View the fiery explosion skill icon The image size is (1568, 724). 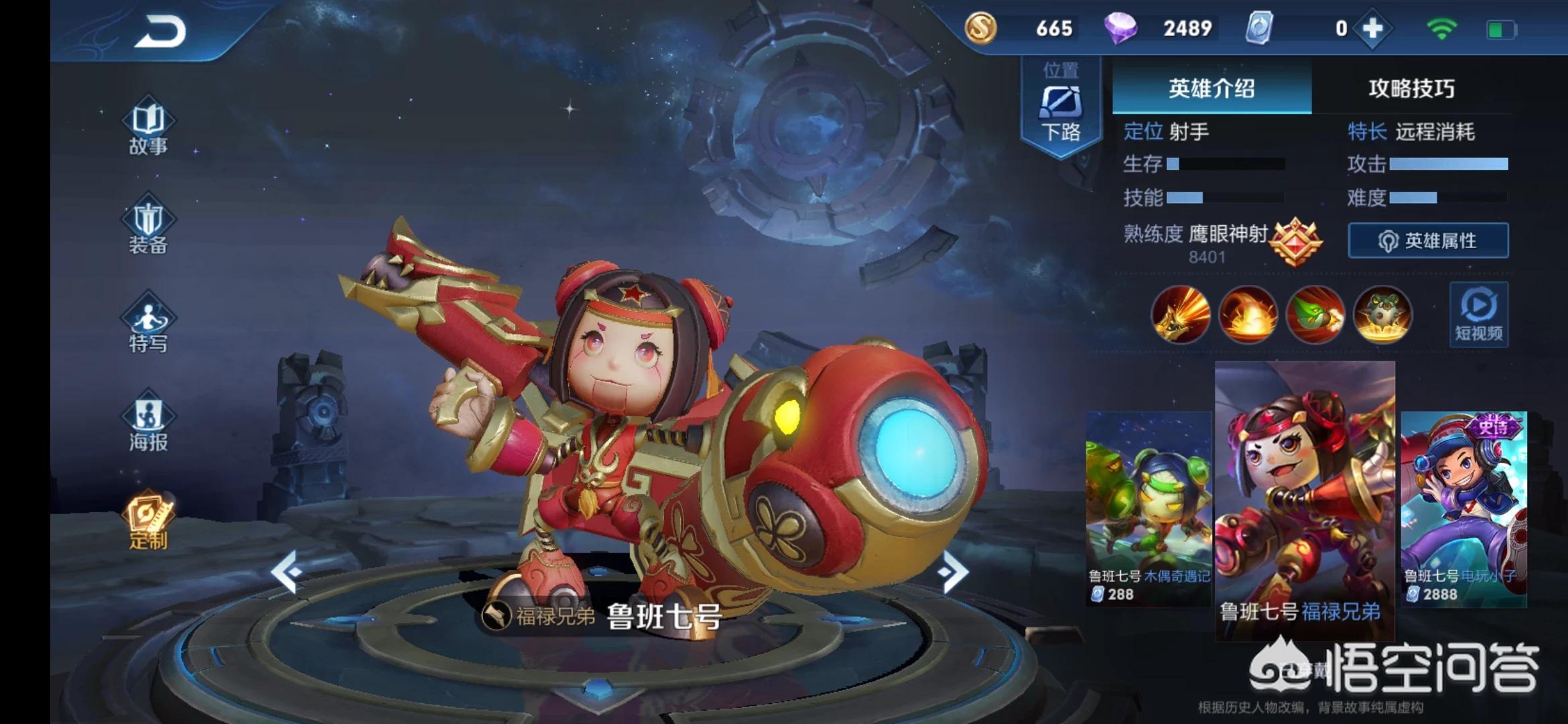pyautogui.click(x=1248, y=314)
